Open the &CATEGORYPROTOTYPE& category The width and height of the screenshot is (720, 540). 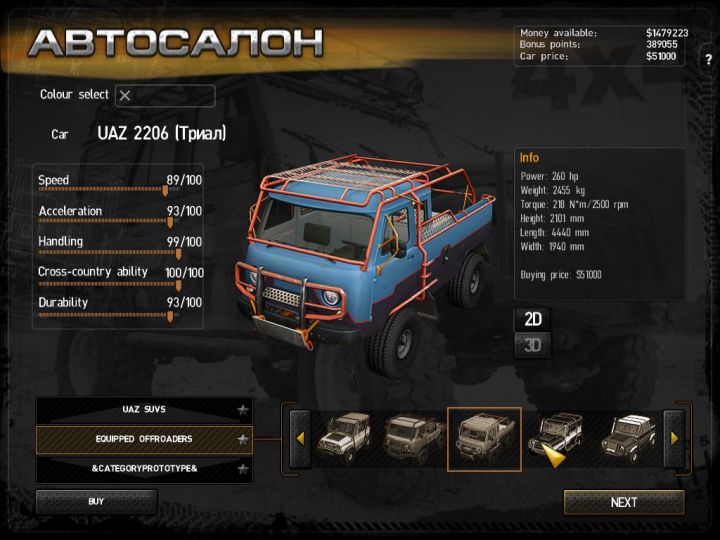pos(144,468)
